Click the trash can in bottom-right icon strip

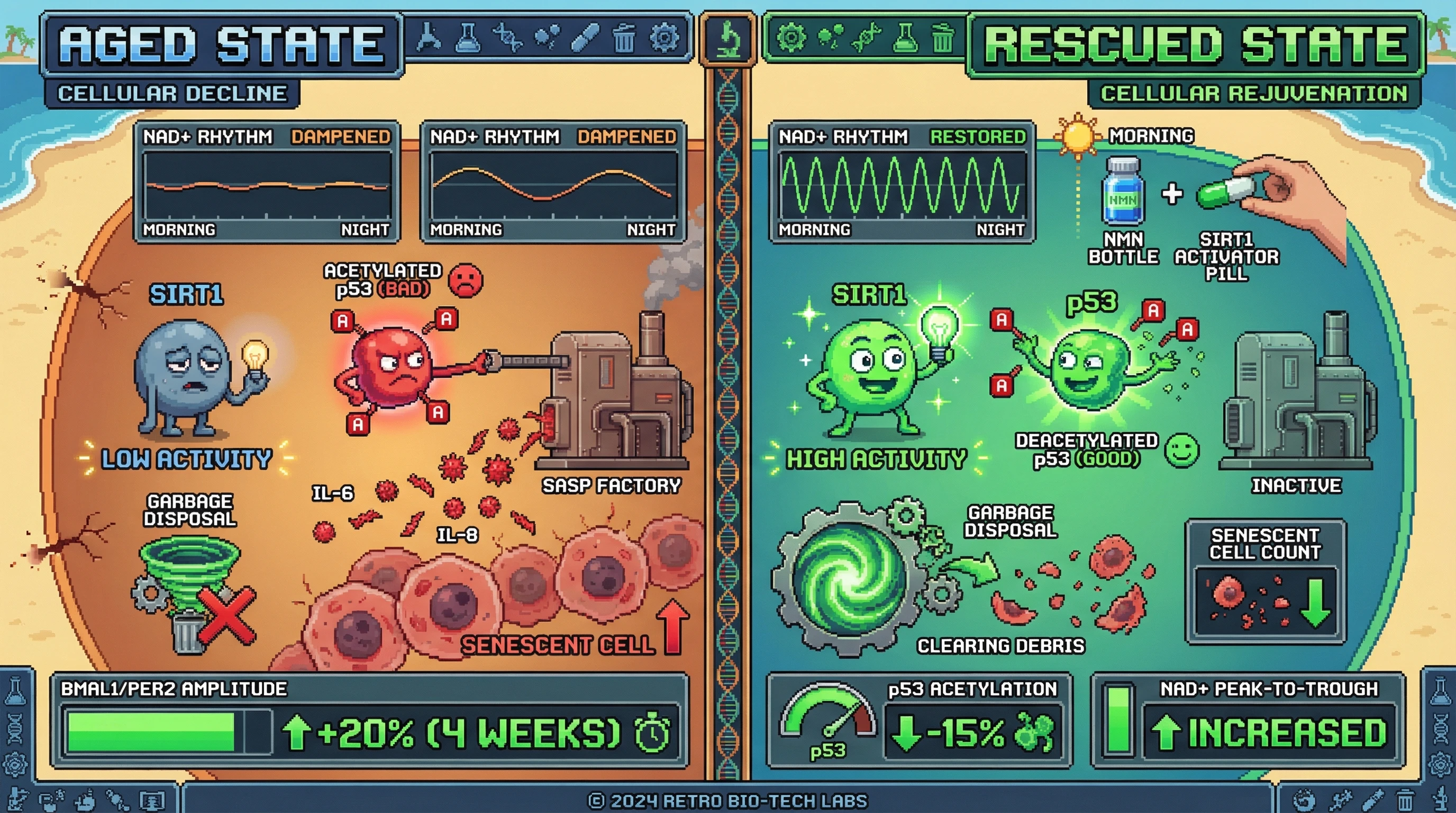click(x=1405, y=800)
